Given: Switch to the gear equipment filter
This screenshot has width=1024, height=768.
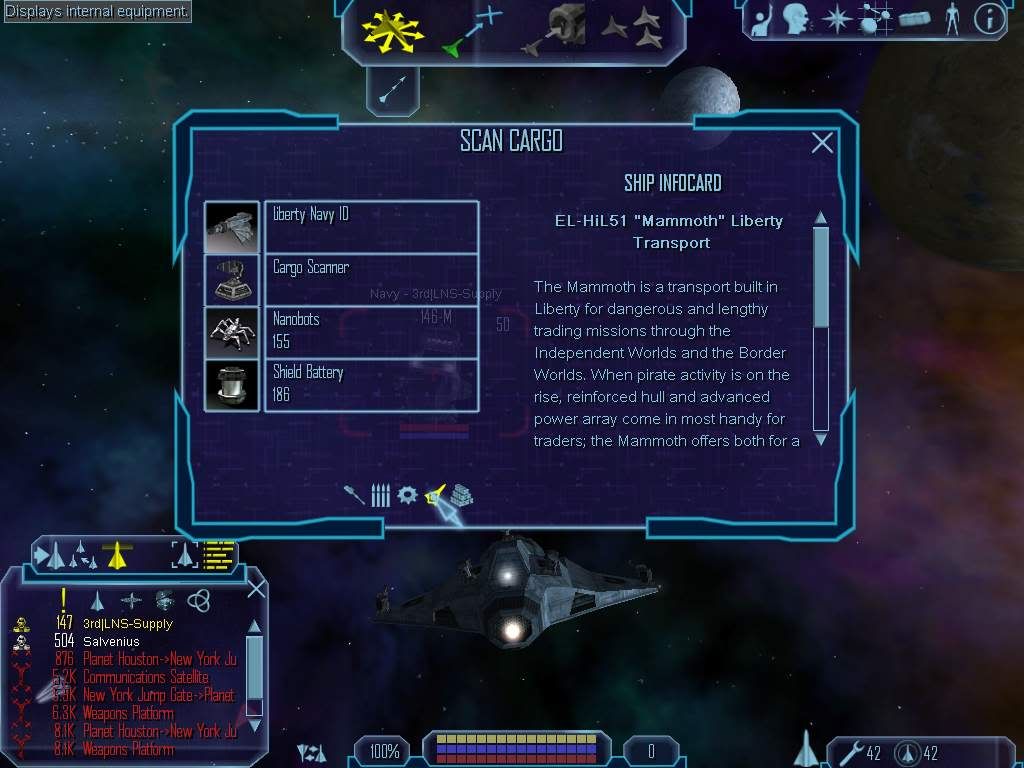Looking at the screenshot, I should point(407,495).
